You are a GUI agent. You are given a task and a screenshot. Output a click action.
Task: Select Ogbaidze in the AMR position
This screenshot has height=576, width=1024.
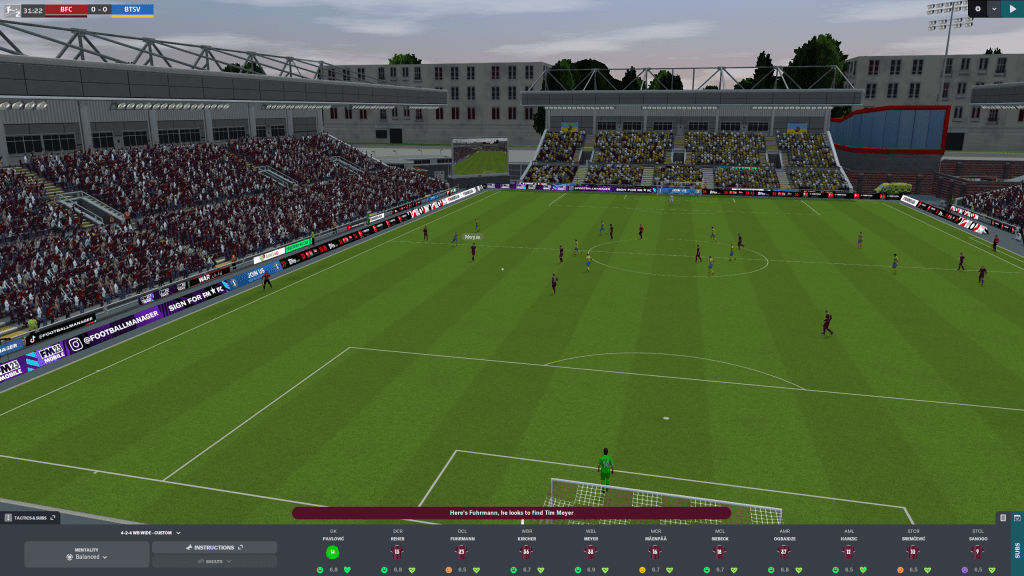[x=784, y=552]
